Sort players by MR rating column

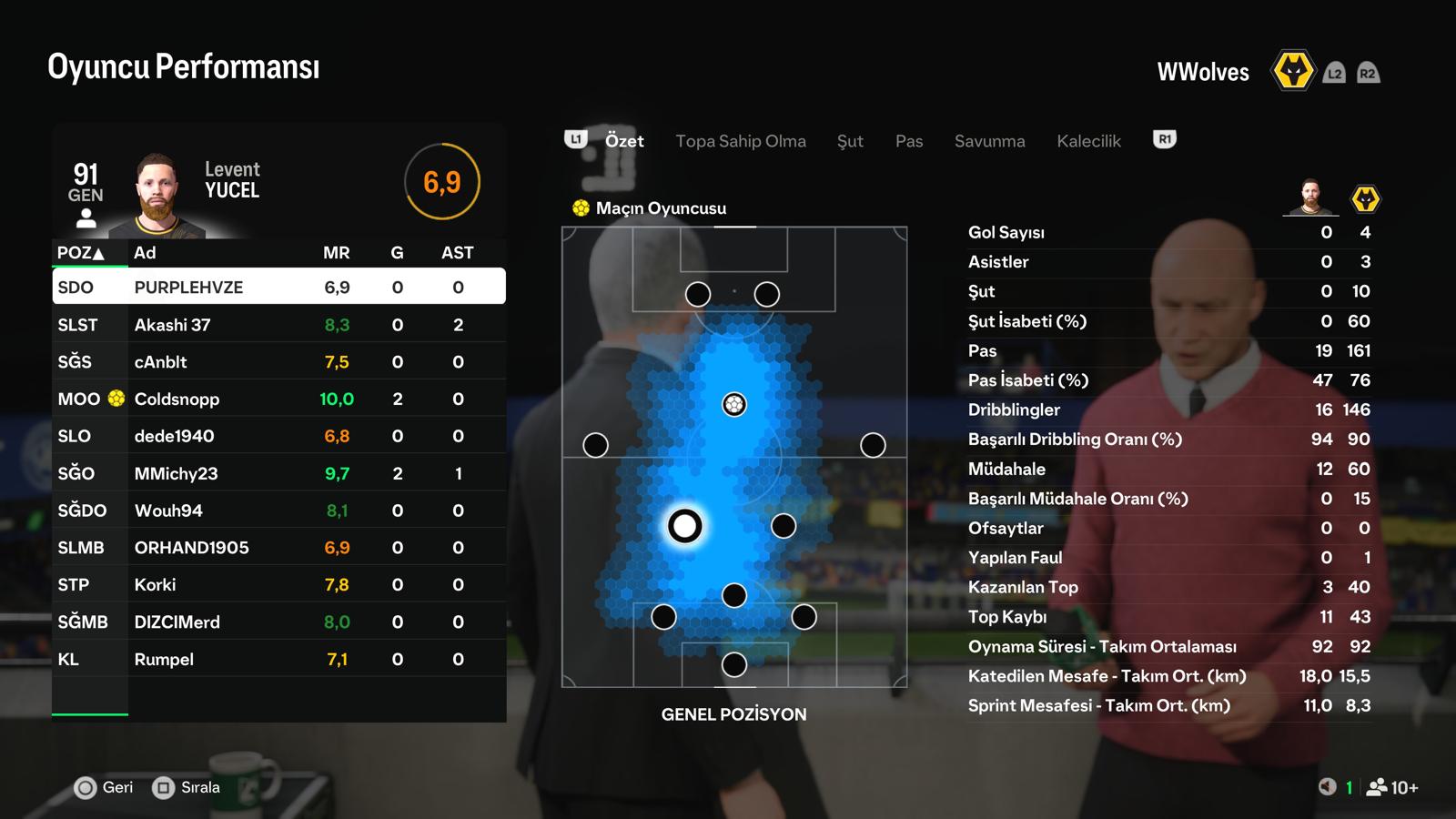pyautogui.click(x=336, y=253)
